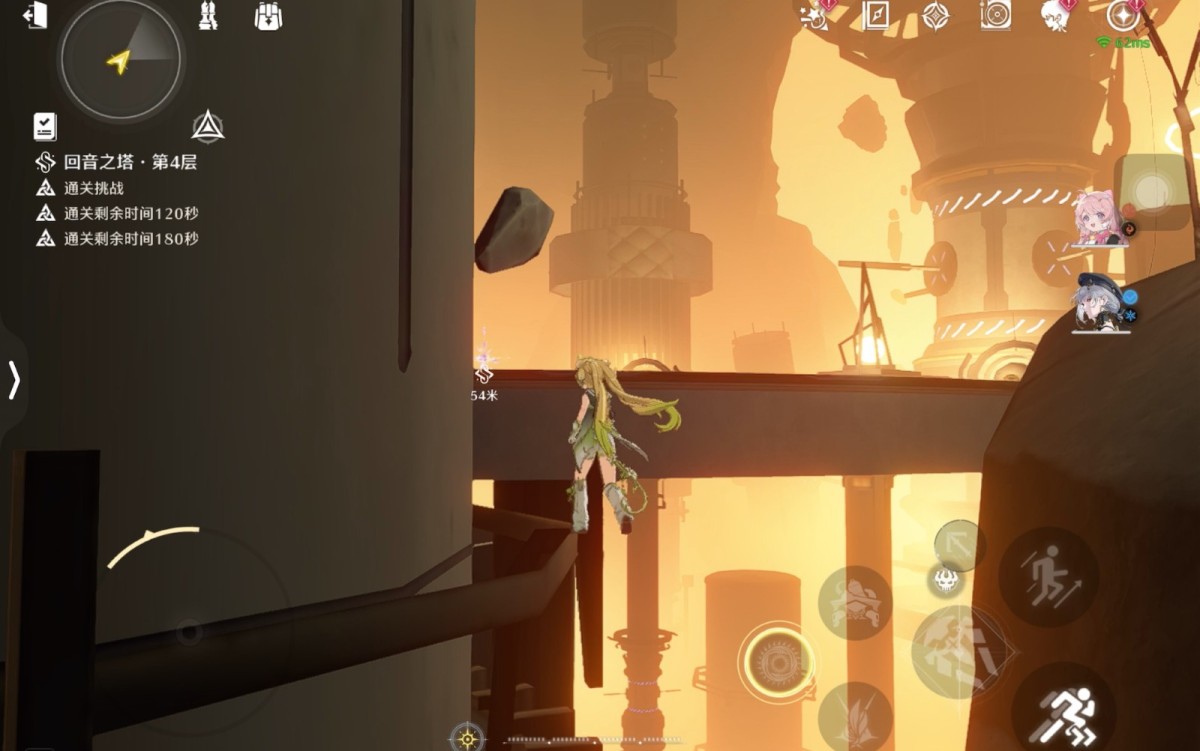The width and height of the screenshot is (1200, 751).
Task: Tap the triangle emblem beside the minimap
Action: [207, 127]
